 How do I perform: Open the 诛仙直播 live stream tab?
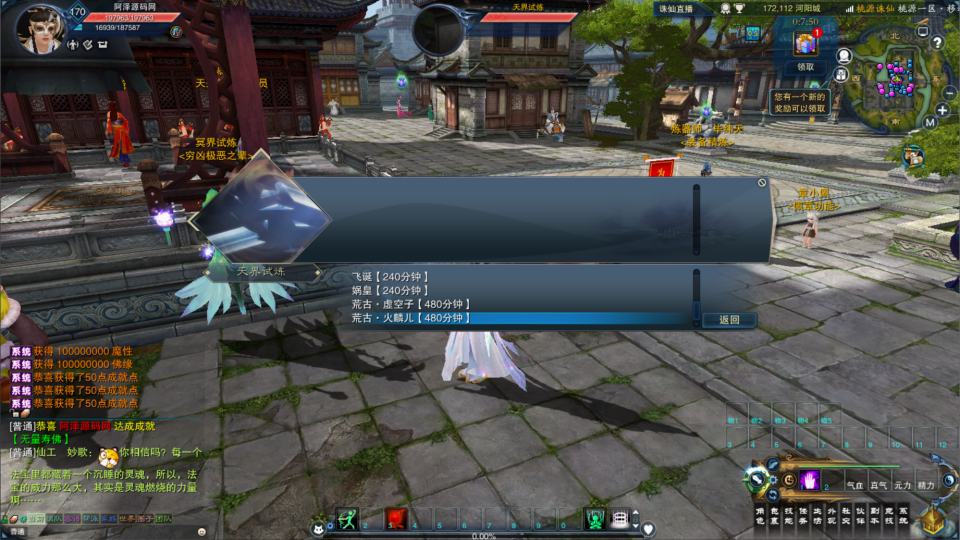pos(677,8)
